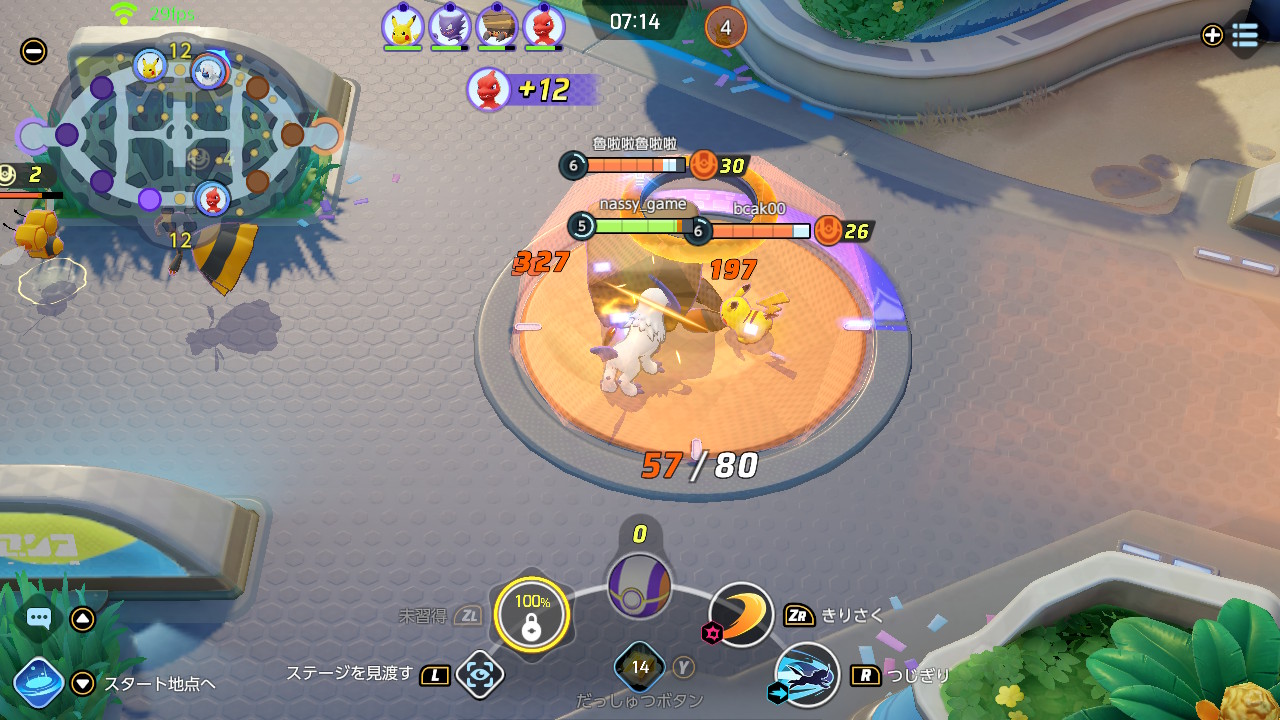1280x720 pixels.
Task: Select Pikachu's teammate portrait
Action: [x=402, y=26]
